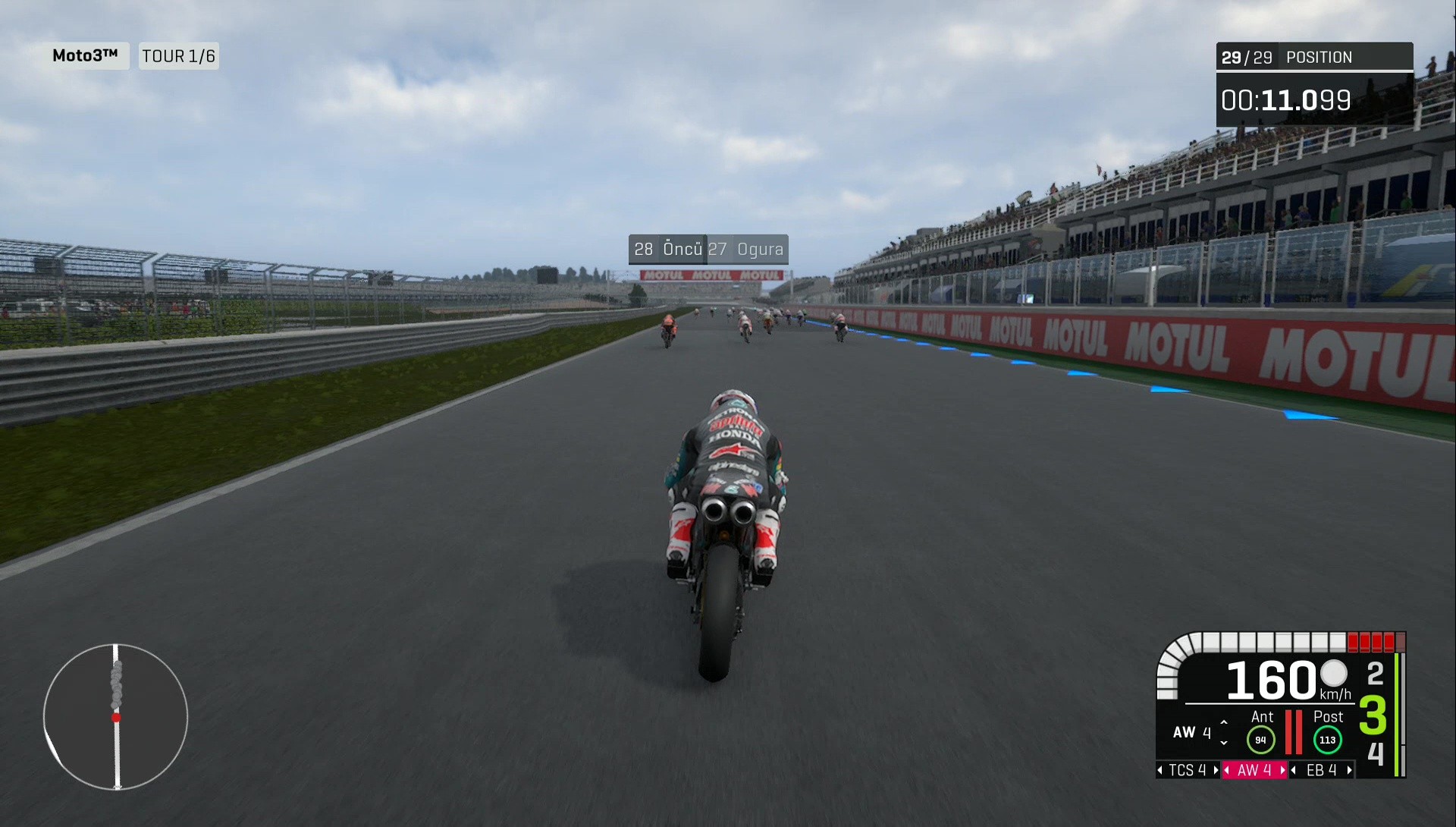Select the Ant front tire temperature gauge
Viewport: 1456px width, 827px height.
[1262, 738]
